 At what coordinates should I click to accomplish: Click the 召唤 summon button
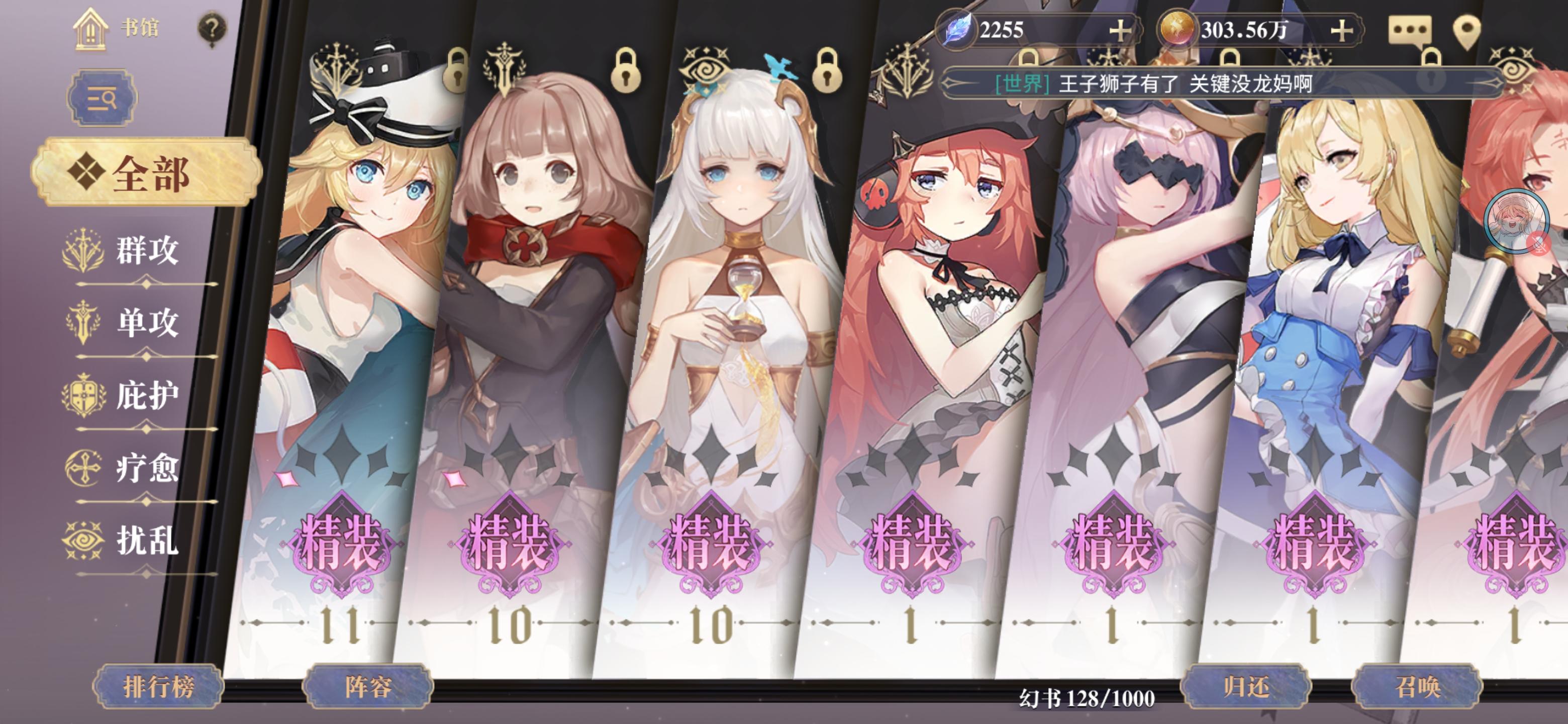click(1422, 688)
